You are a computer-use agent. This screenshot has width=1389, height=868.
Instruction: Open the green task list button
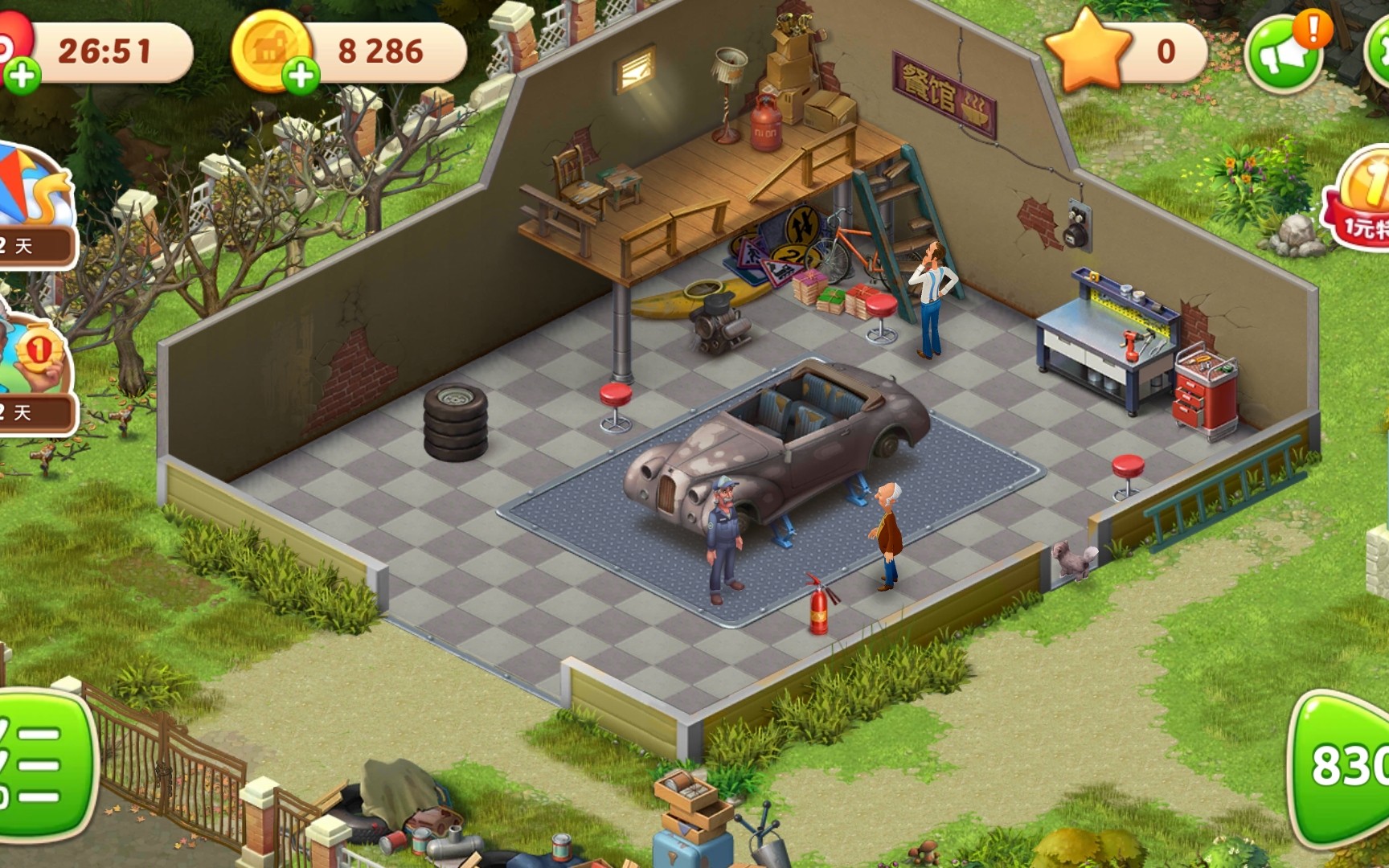40,764
